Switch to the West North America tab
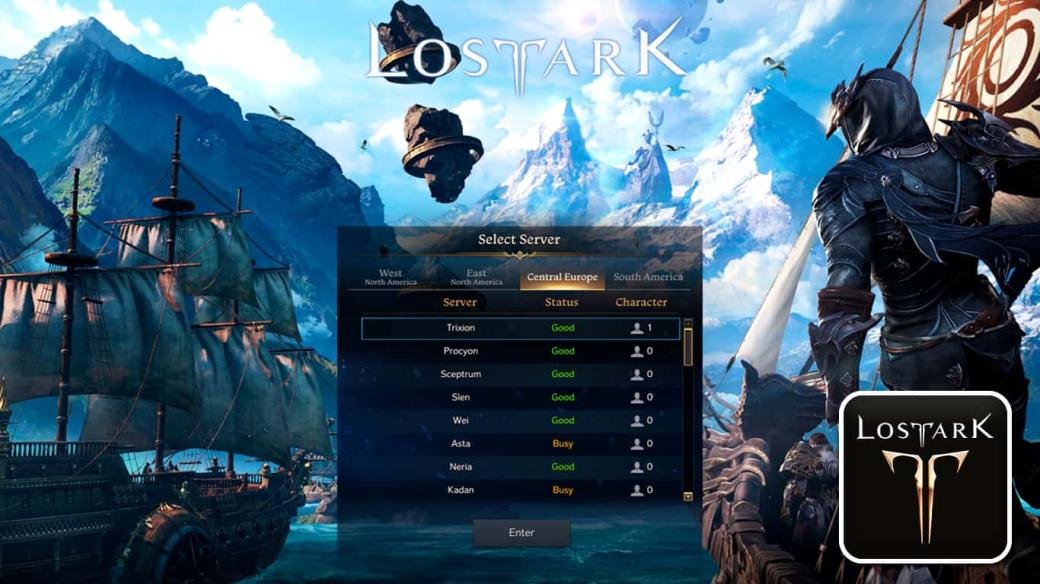Image resolution: width=1040 pixels, height=584 pixels. (390, 277)
